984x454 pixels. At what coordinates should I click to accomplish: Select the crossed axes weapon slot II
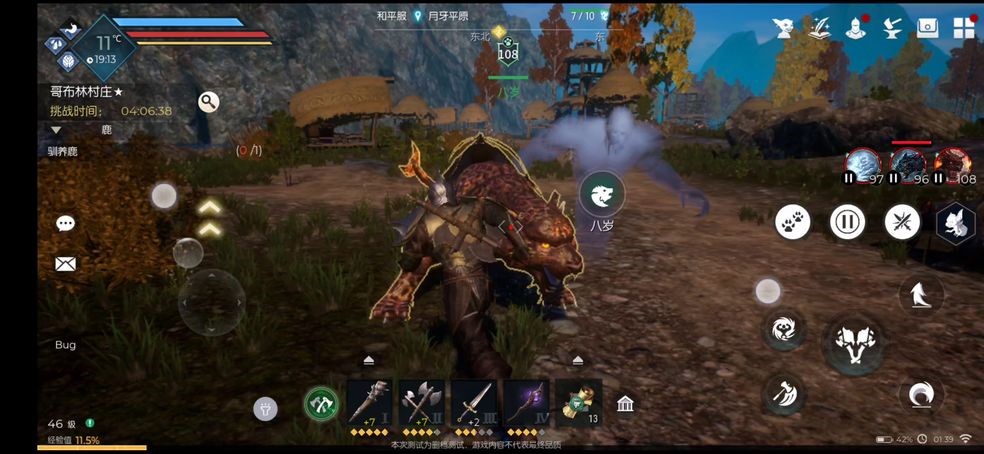[421, 403]
